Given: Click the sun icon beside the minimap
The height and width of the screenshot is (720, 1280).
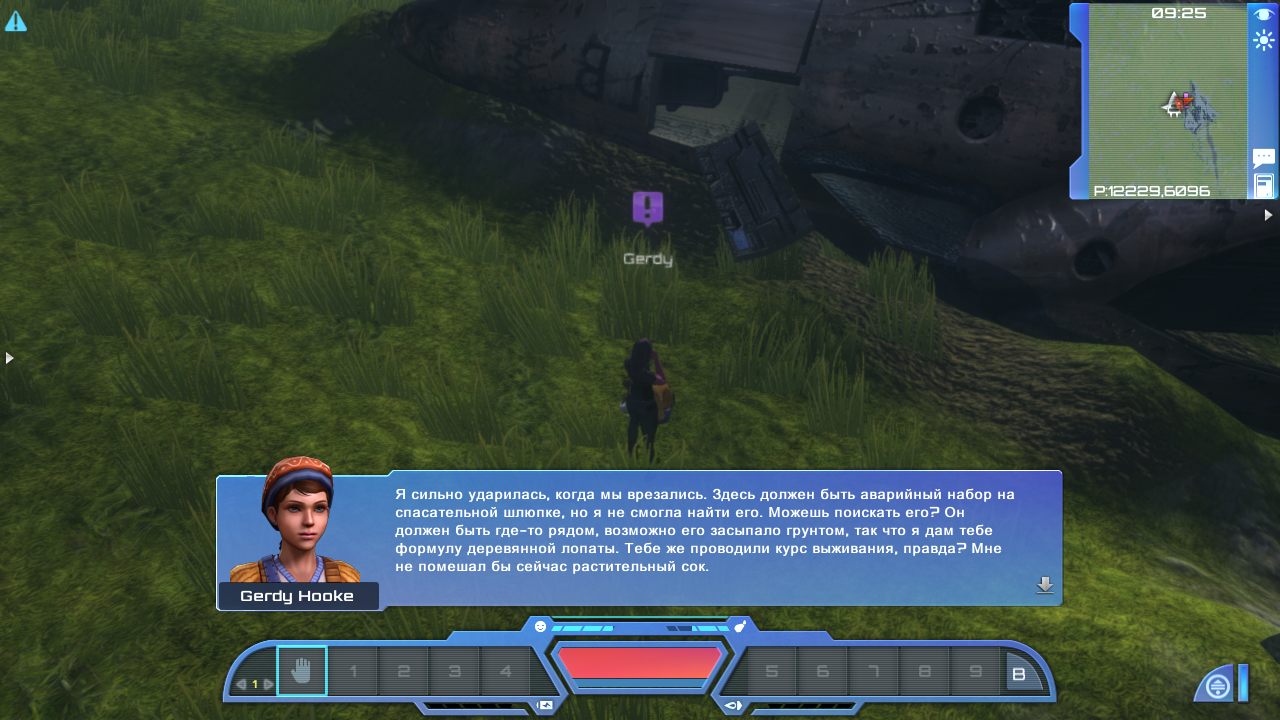Looking at the screenshot, I should coord(1263,41).
